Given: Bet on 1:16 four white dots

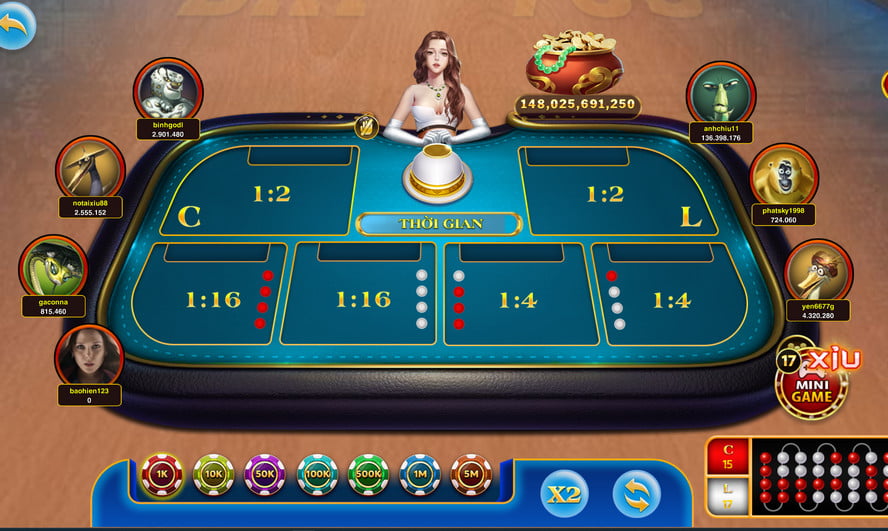Looking at the screenshot, I should 362,298.
